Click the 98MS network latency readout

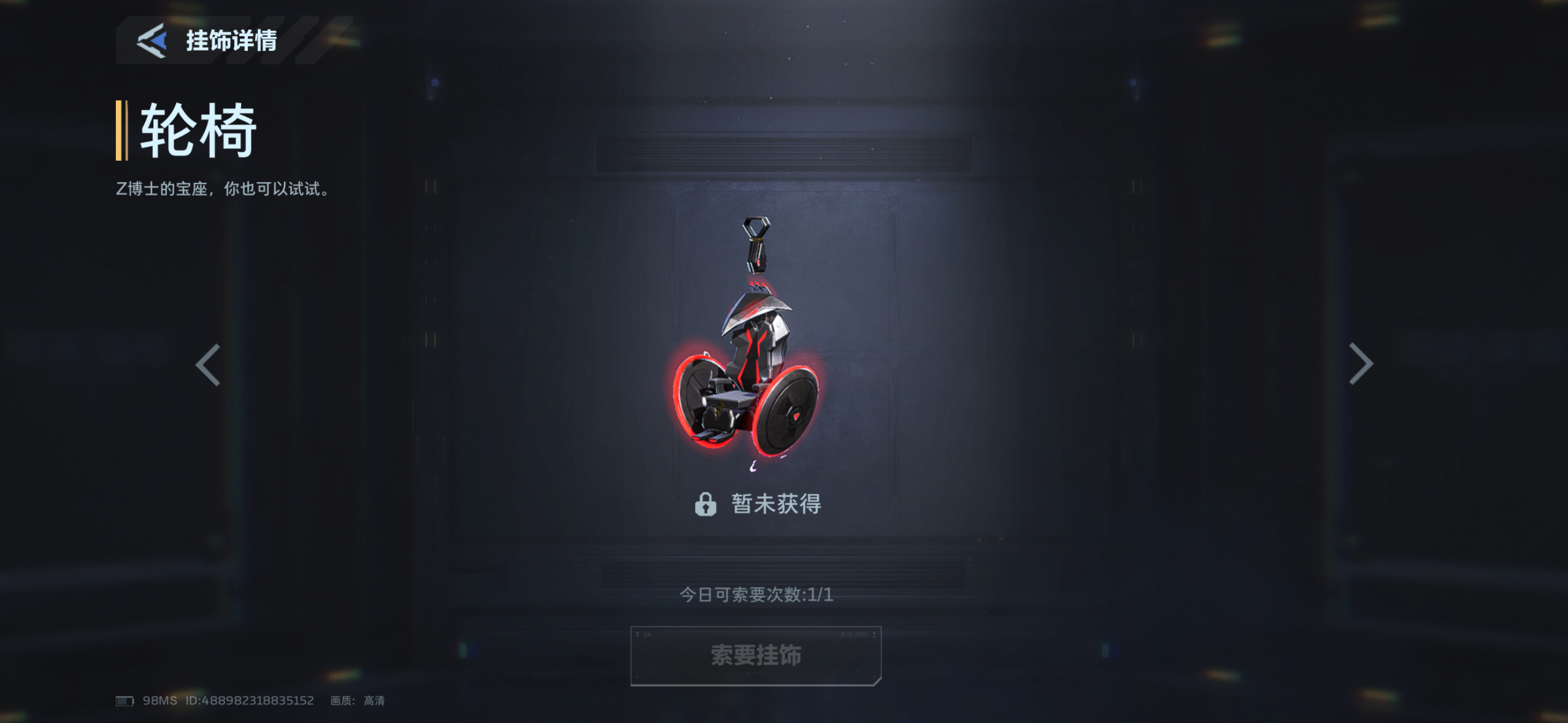(x=159, y=700)
